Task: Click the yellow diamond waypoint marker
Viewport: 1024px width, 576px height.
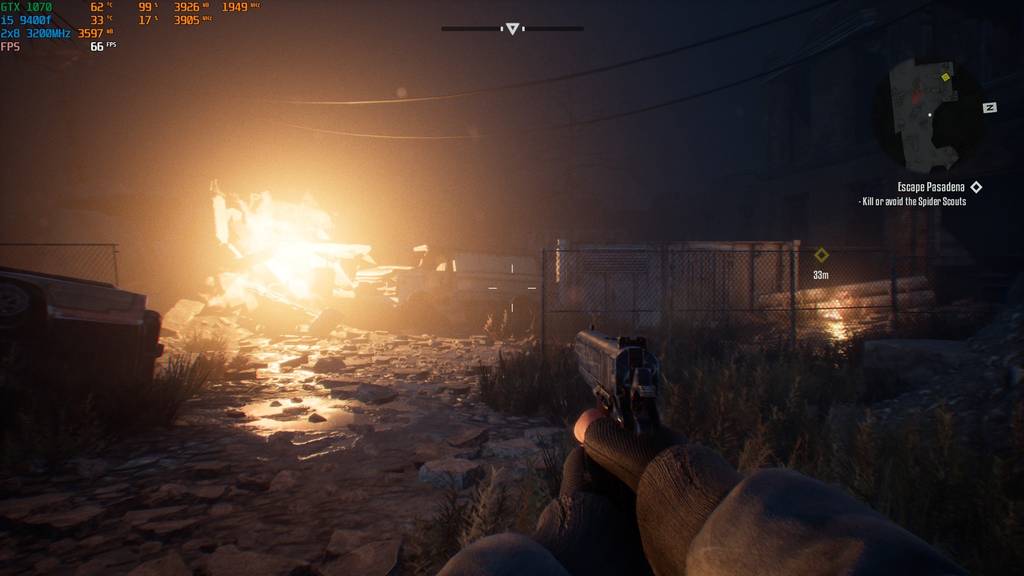Action: pyautogui.click(x=821, y=255)
